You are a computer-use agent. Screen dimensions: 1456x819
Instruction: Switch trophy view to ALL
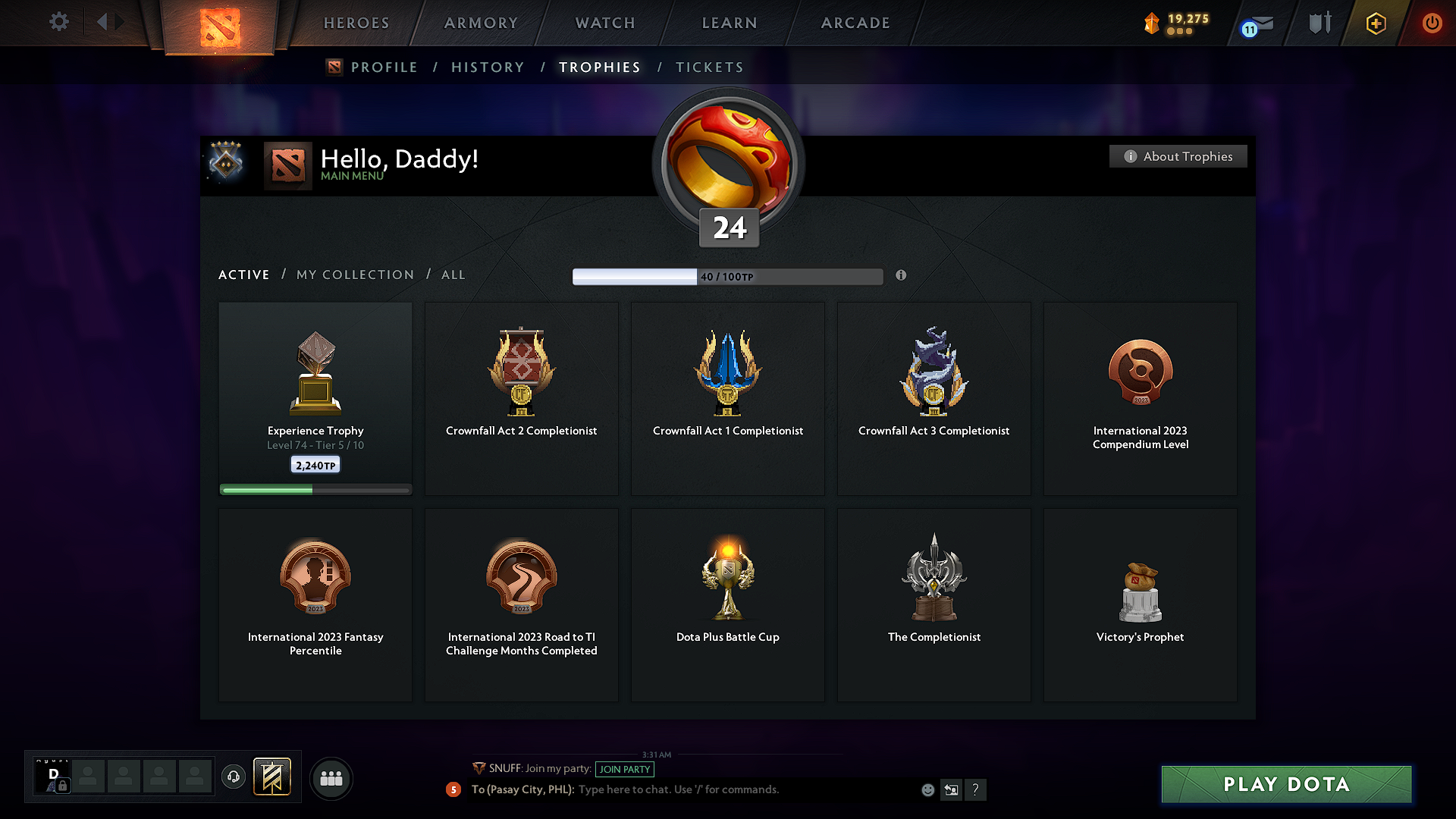[x=453, y=275]
